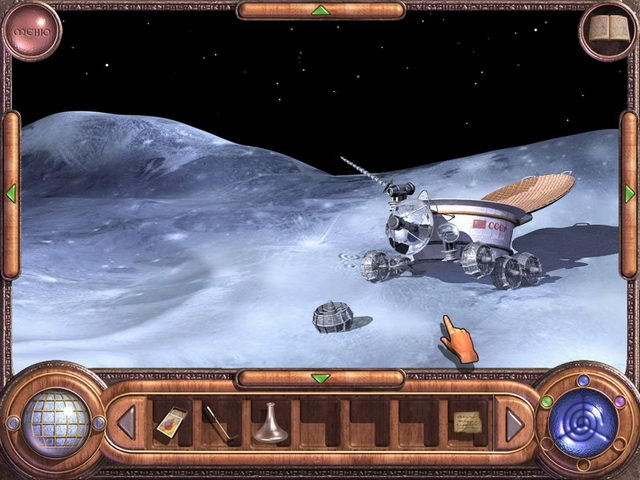Screen dimensions: 640x480
Task: Open the book journal icon
Action: (x=608, y=30)
